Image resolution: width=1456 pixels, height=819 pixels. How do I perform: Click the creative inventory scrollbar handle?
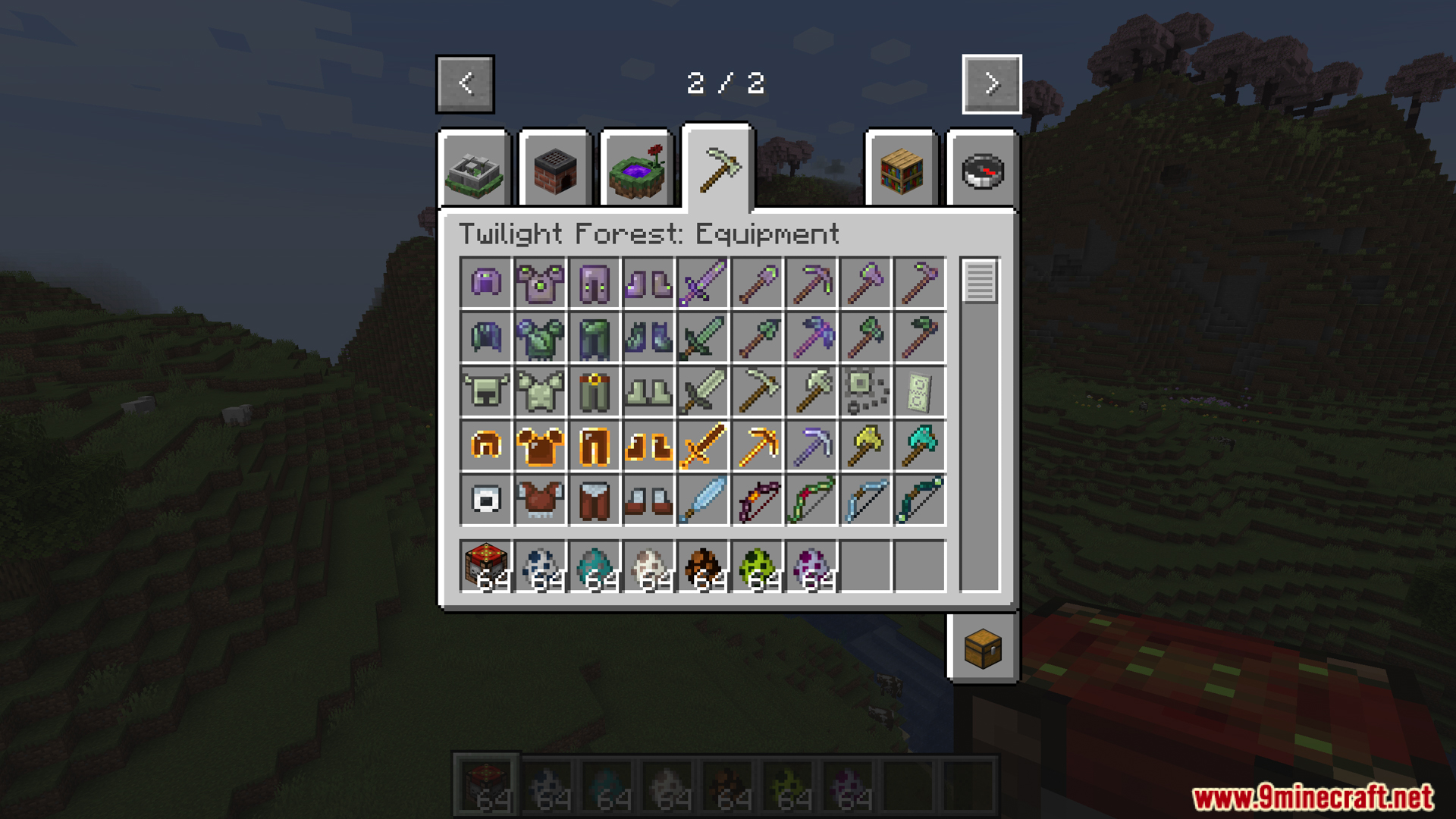click(x=980, y=281)
